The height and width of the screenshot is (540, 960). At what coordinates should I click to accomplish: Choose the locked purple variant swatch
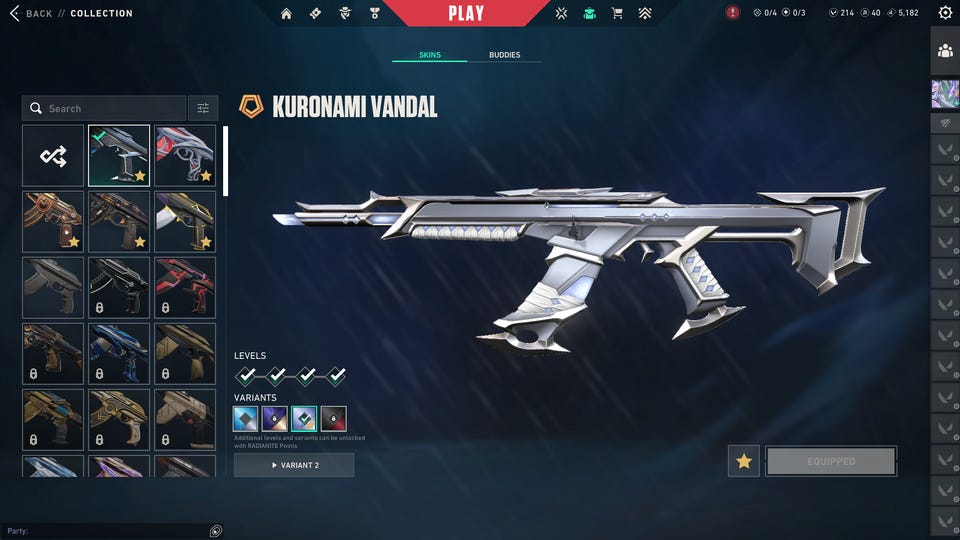click(x=275, y=418)
